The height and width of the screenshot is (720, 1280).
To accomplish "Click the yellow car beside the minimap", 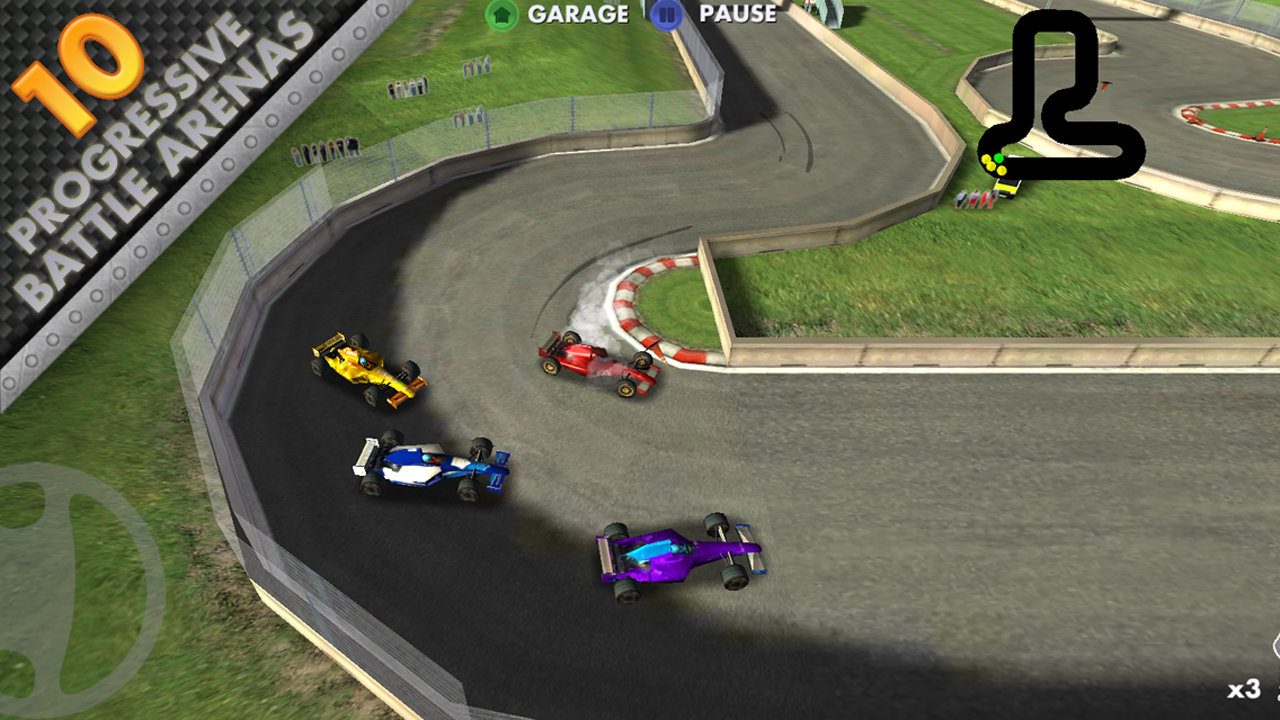I will pos(1007,188).
